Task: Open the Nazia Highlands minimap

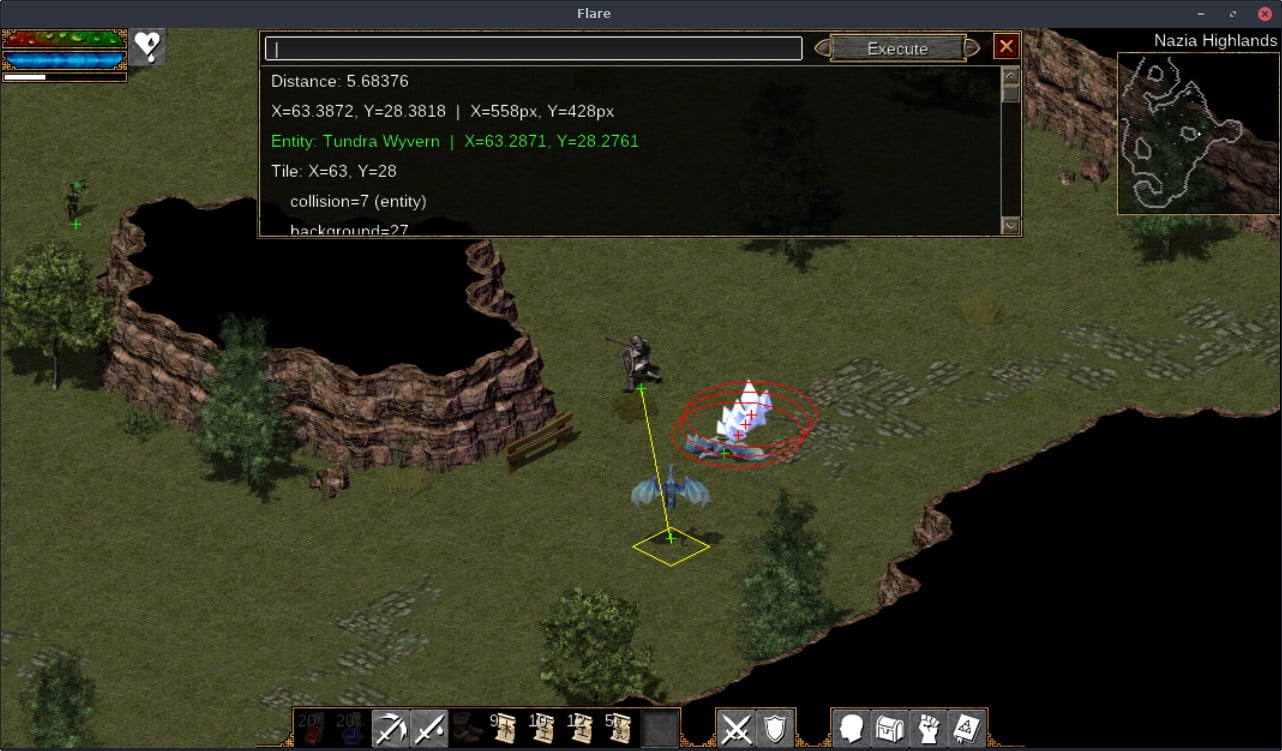Action: pos(1198,133)
